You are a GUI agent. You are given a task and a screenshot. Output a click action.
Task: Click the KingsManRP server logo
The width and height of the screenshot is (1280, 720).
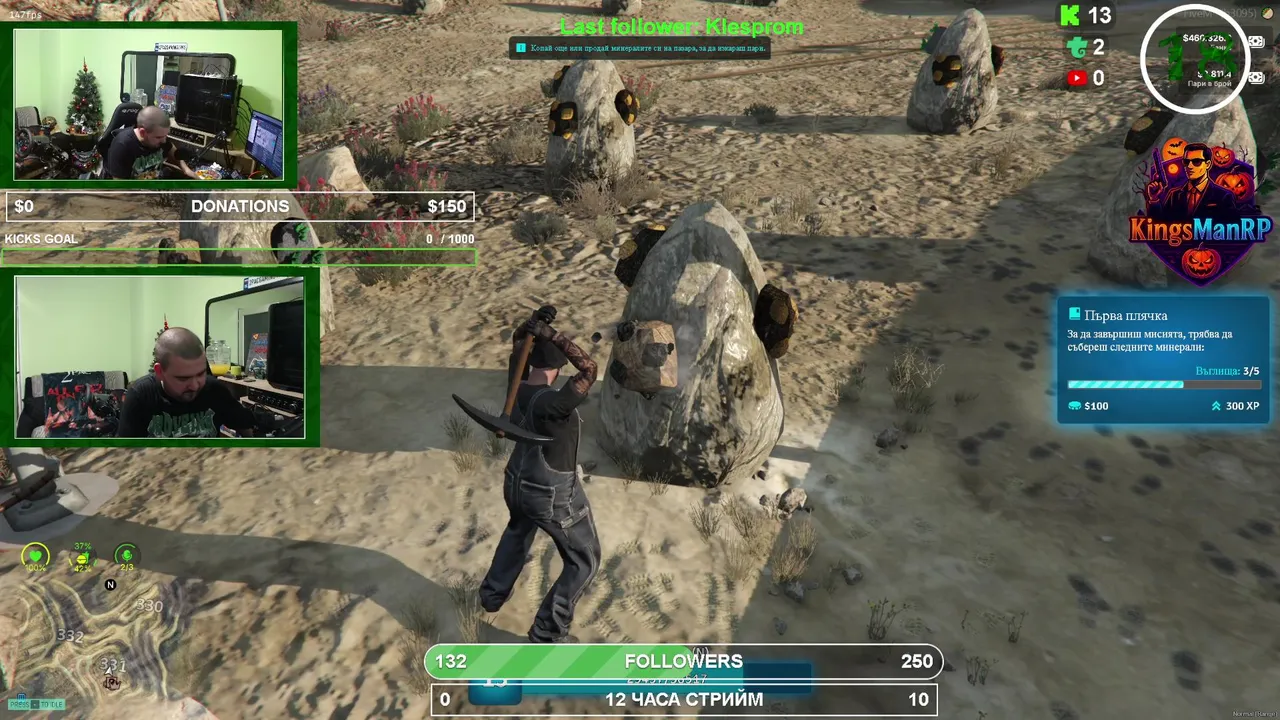1199,213
